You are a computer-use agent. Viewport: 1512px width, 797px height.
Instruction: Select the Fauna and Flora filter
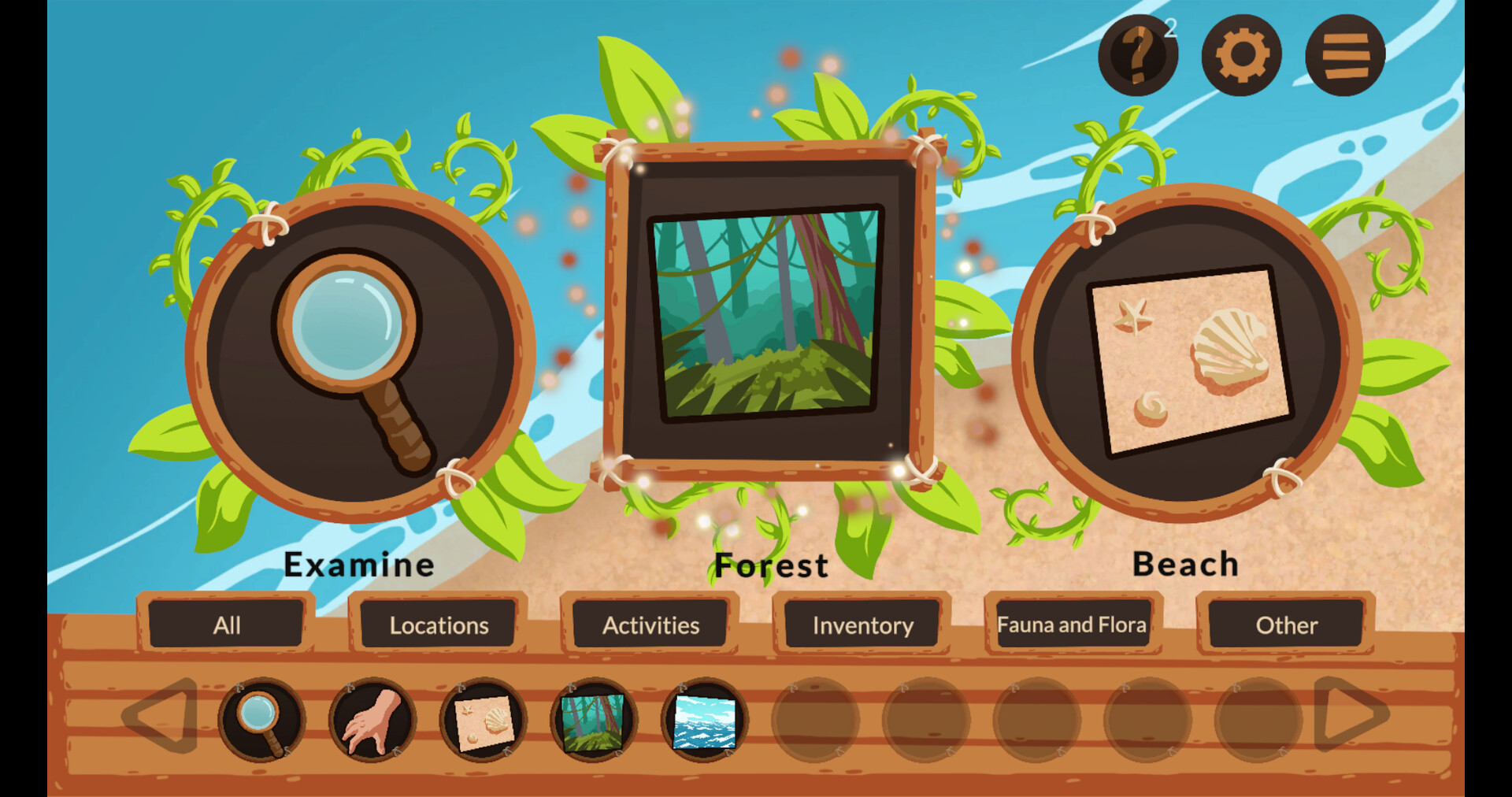pyautogui.click(x=1073, y=625)
